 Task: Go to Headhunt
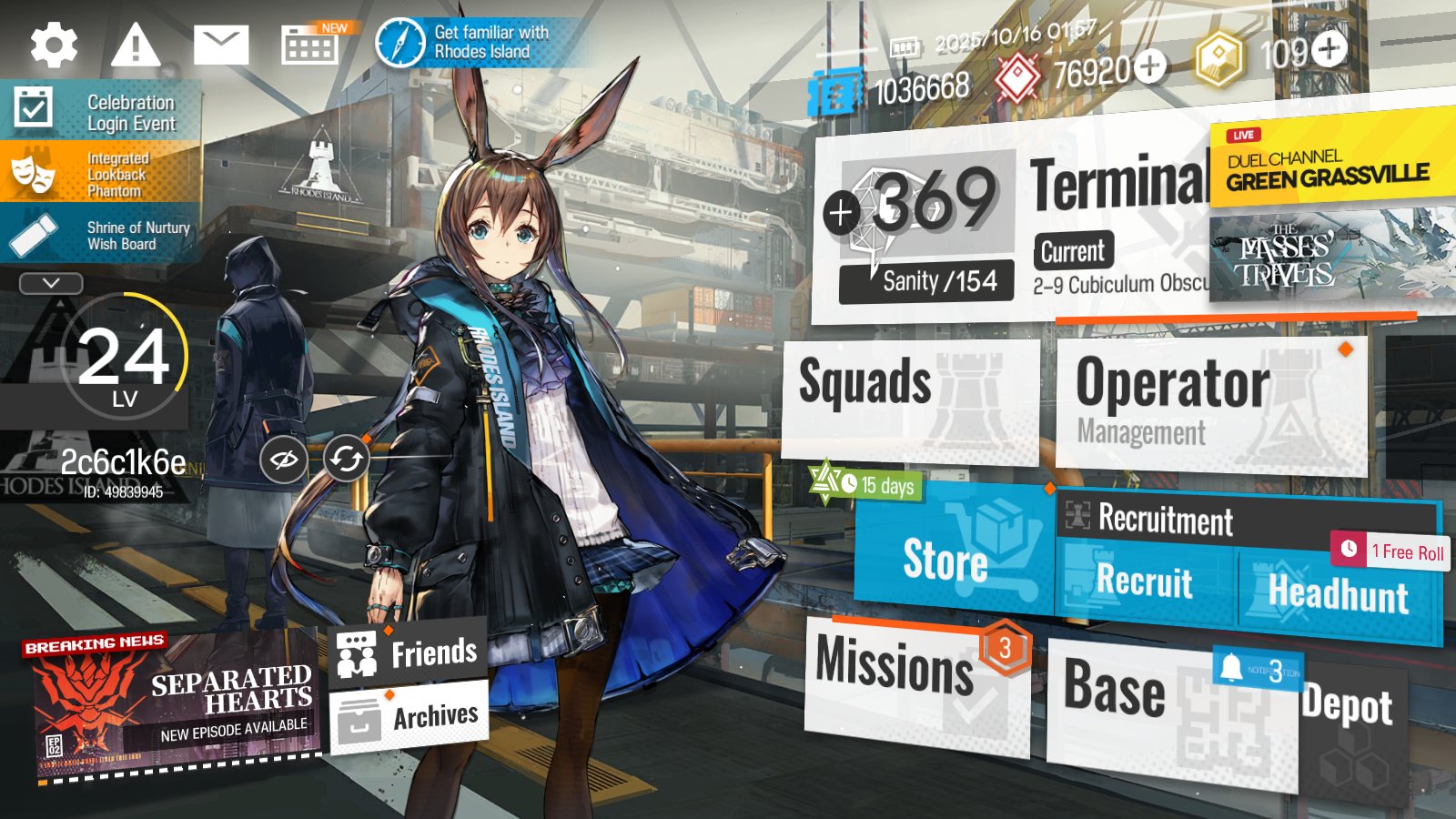[1338, 593]
